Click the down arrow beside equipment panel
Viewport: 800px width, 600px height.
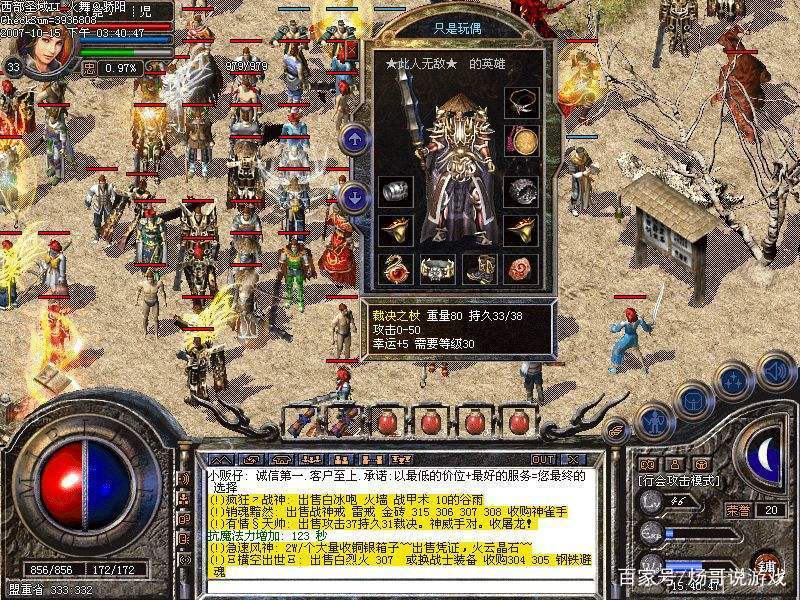tap(354, 197)
